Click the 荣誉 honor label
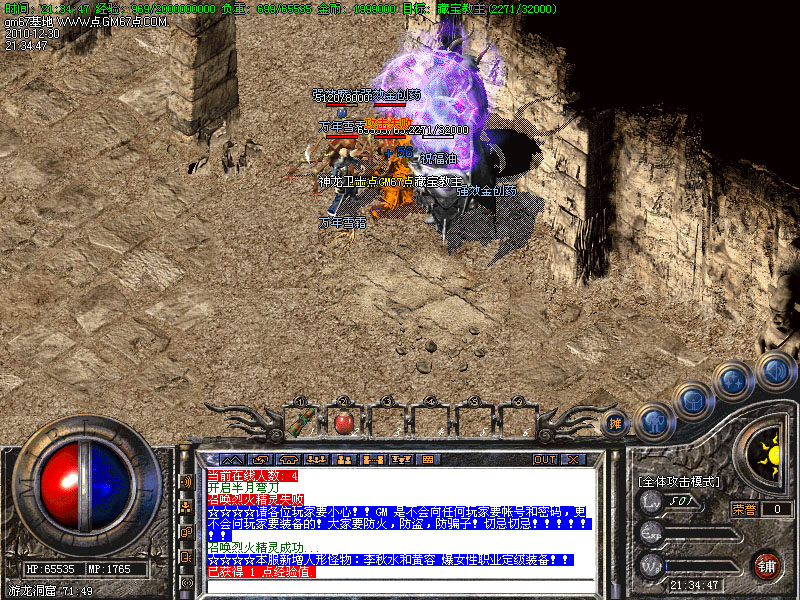Screen dimensions: 800x600 [x=743, y=508]
